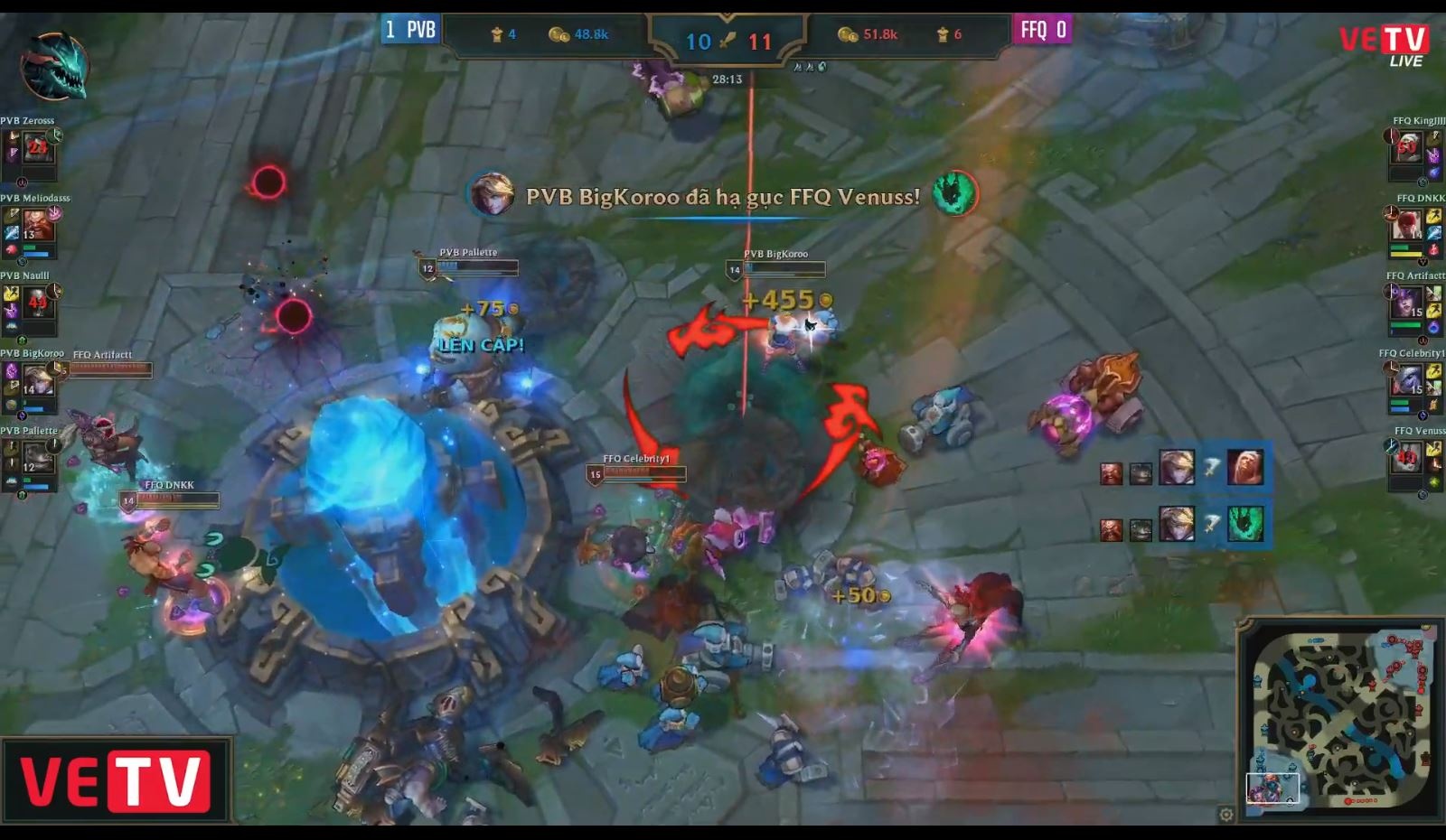
Task: Select PVB Naulll champion portrait
Action: (37, 302)
